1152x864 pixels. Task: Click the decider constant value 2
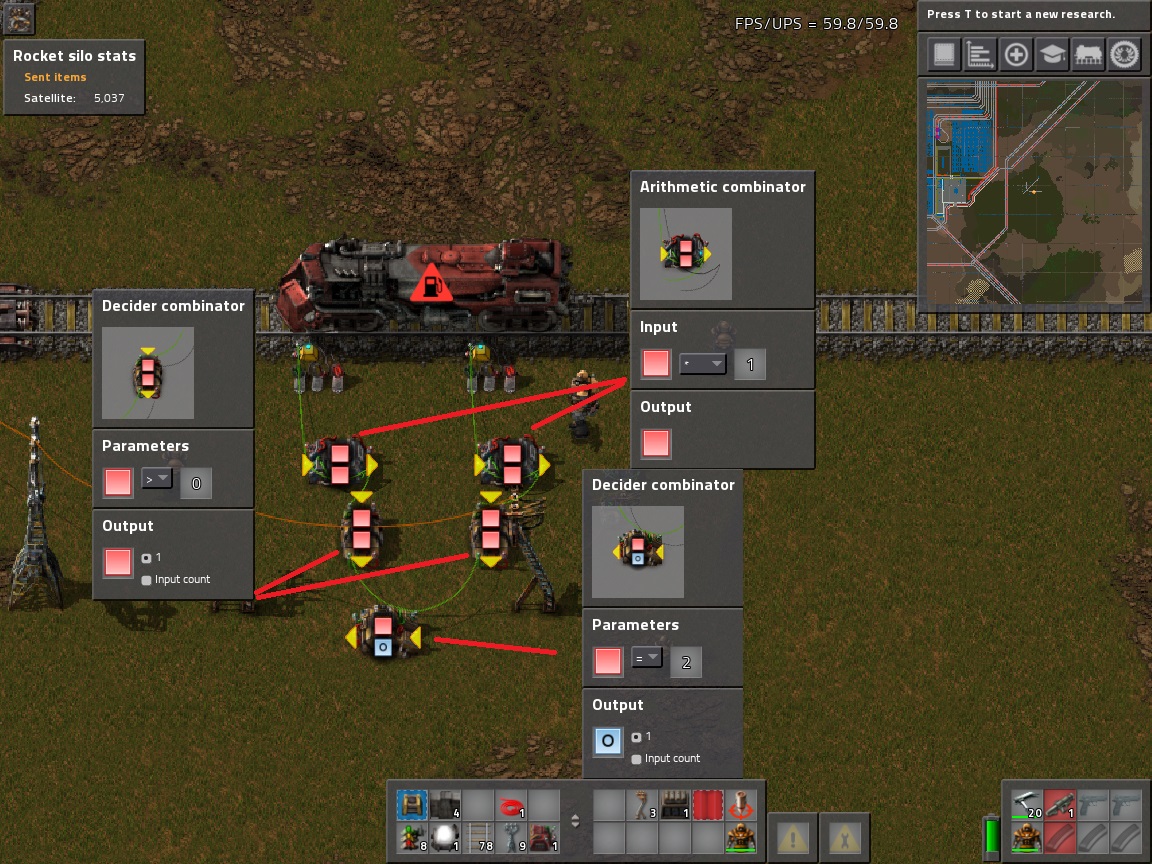point(686,661)
